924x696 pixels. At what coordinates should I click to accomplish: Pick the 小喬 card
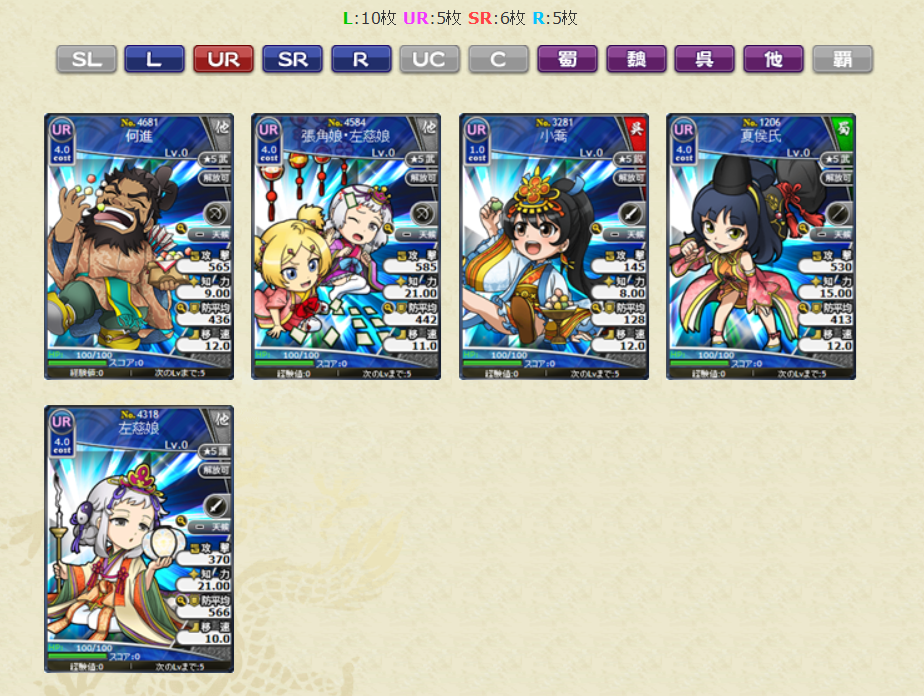(554, 246)
